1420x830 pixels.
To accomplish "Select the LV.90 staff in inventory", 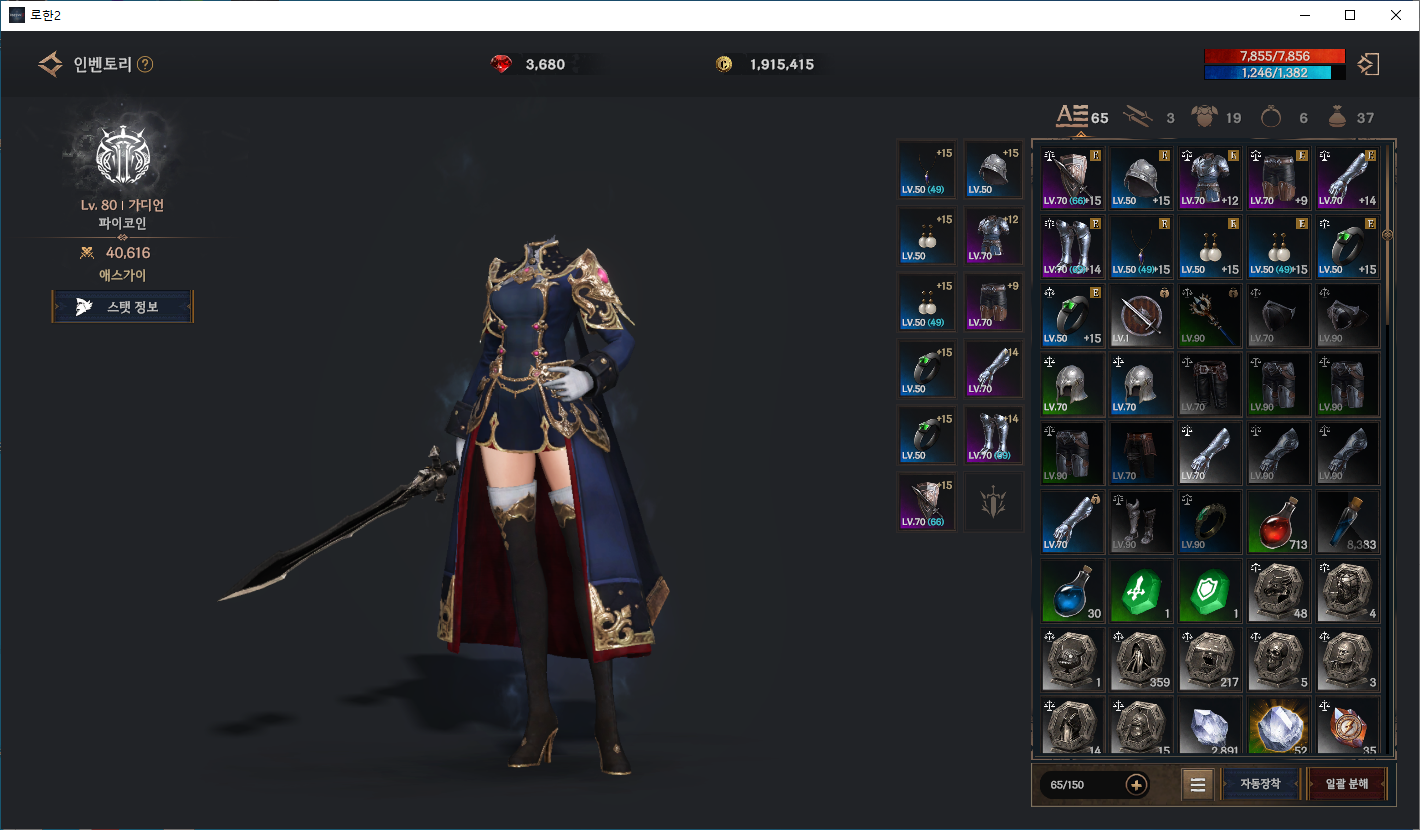I will 1210,317.
